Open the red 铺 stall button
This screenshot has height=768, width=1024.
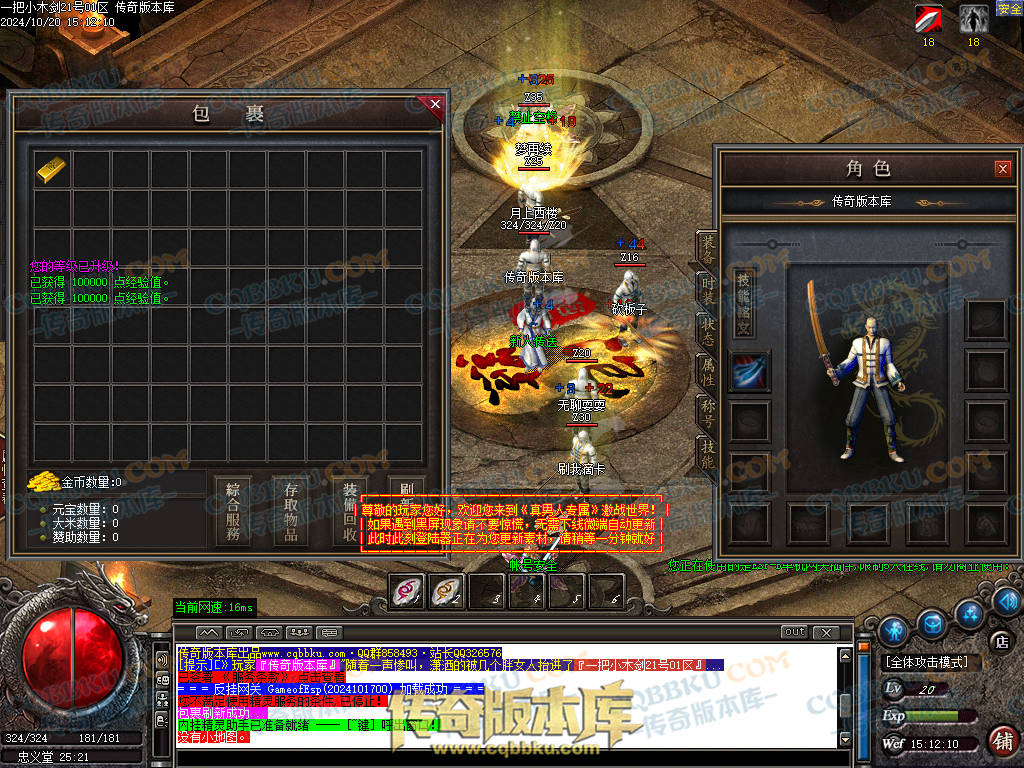[x=1001, y=740]
